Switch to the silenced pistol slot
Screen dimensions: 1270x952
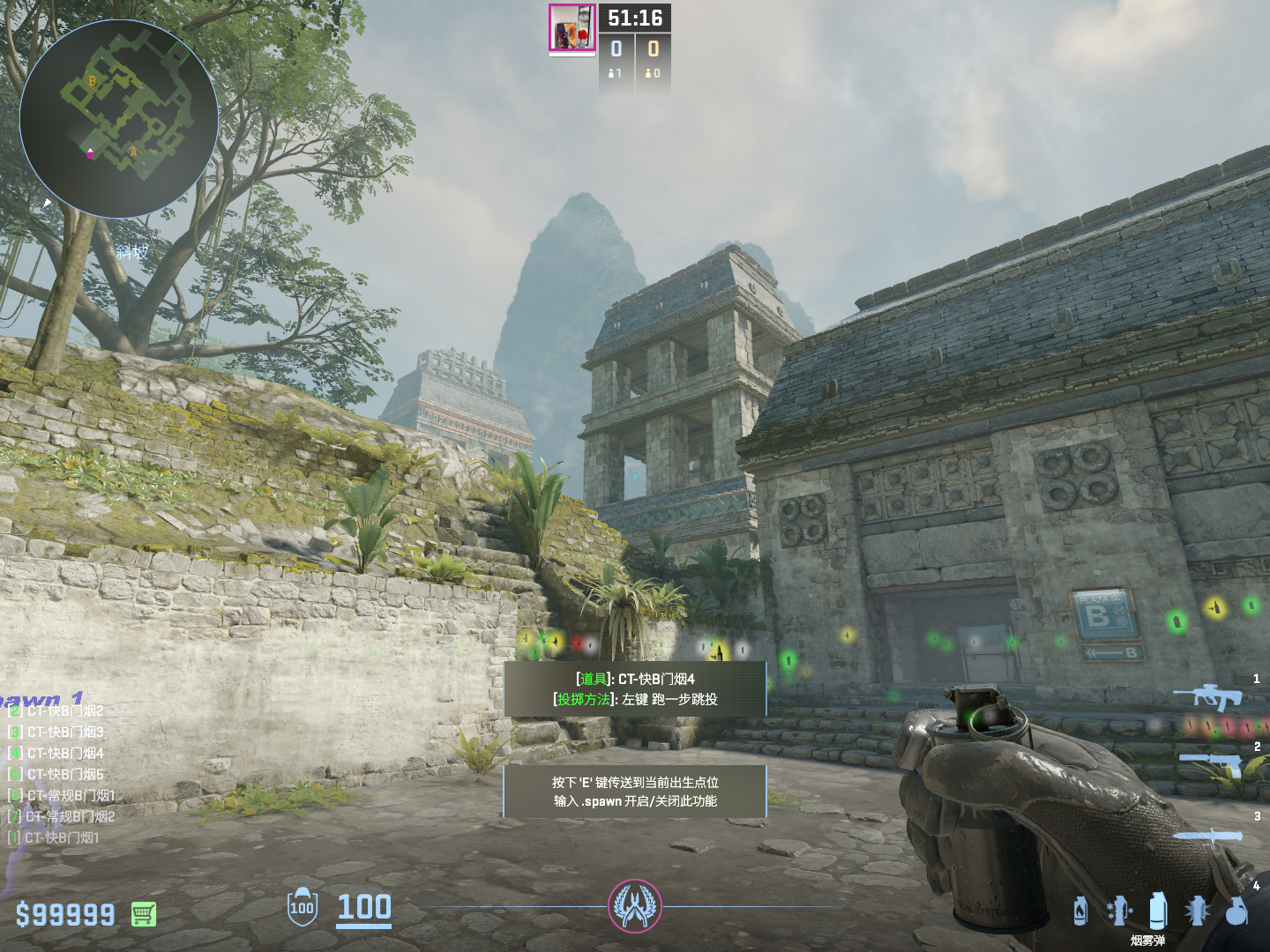(1211, 763)
